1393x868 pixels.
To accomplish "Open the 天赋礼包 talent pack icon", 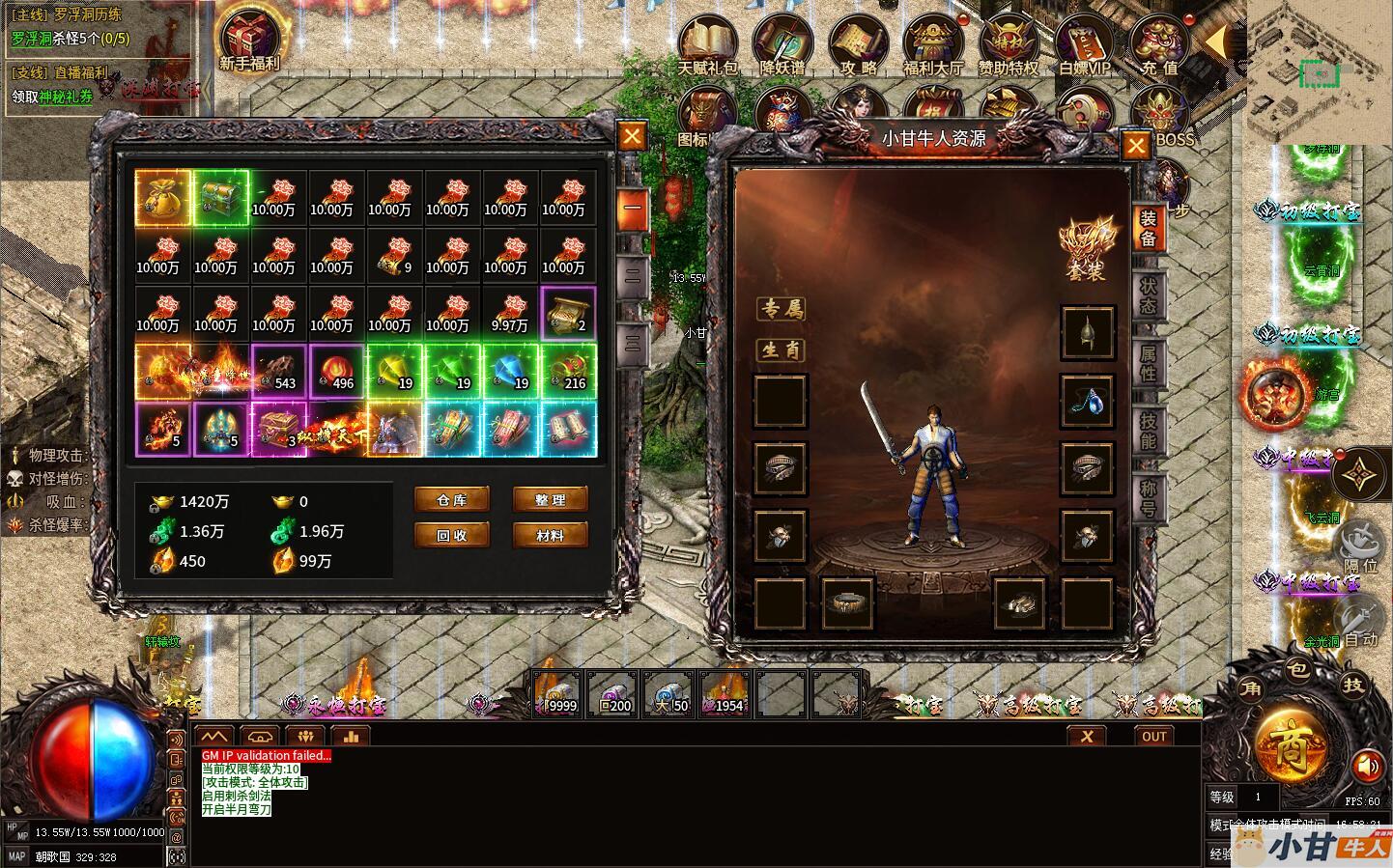I will click(707, 44).
